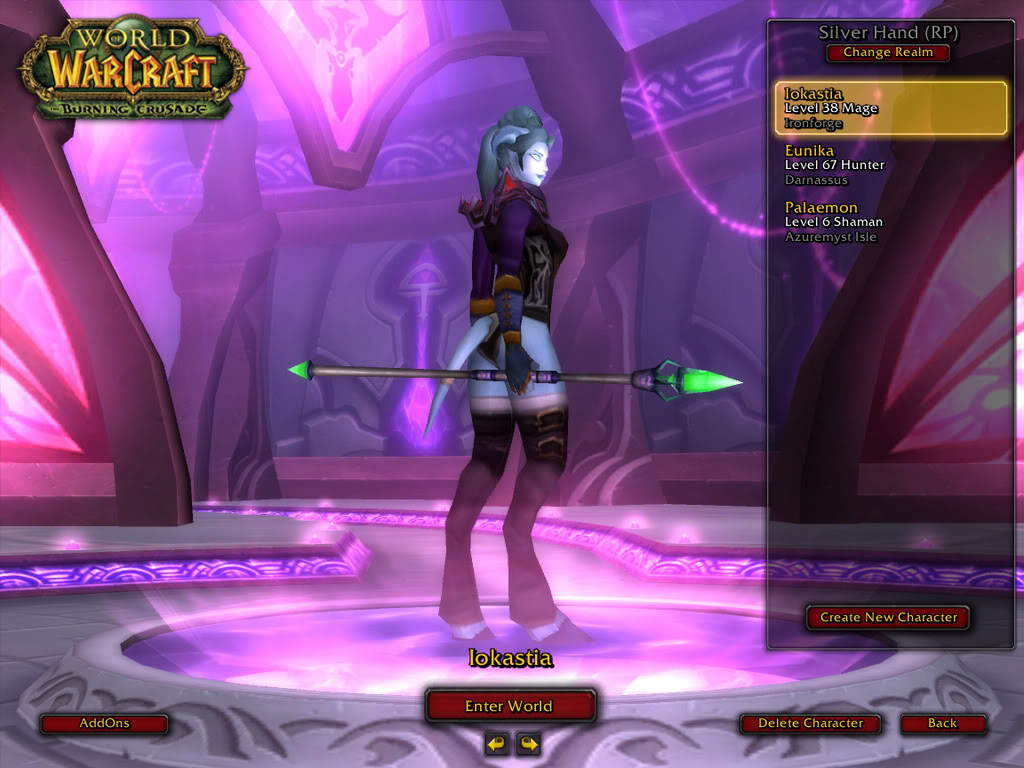Pick Palaemon the Level 6 Shaman
This screenshot has width=1024, height=768.
coord(890,221)
